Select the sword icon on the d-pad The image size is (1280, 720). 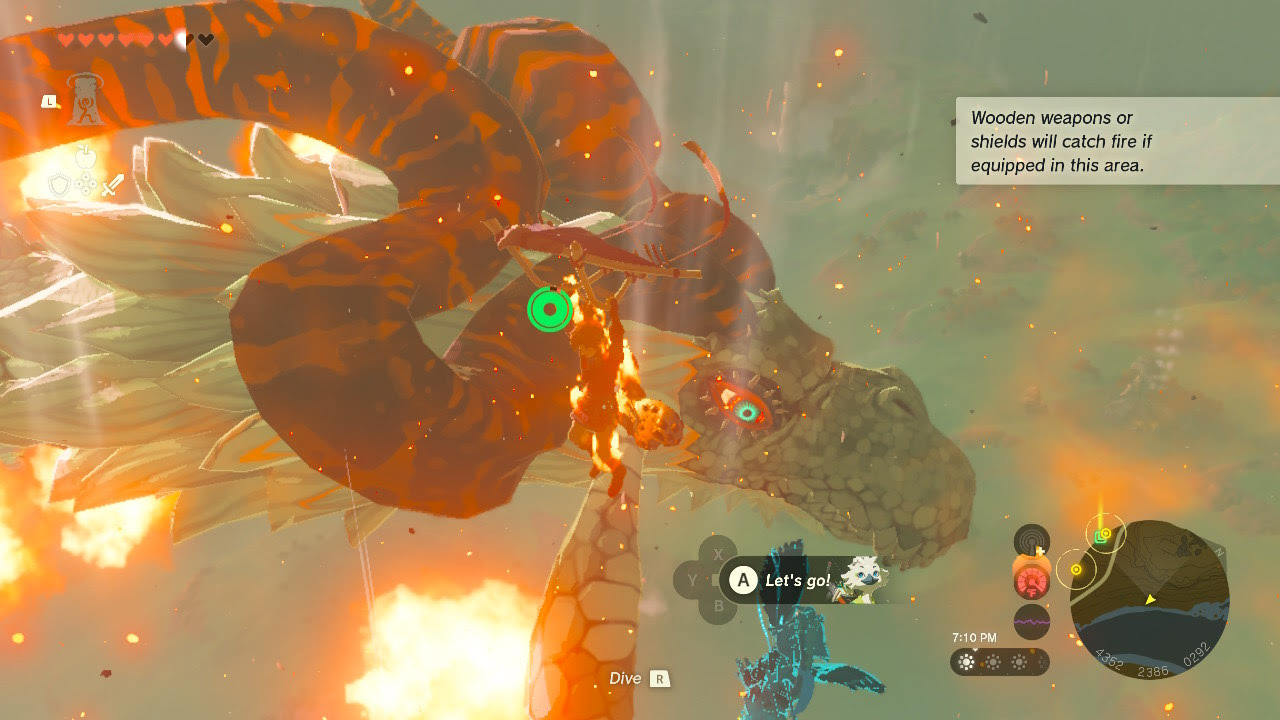113,184
